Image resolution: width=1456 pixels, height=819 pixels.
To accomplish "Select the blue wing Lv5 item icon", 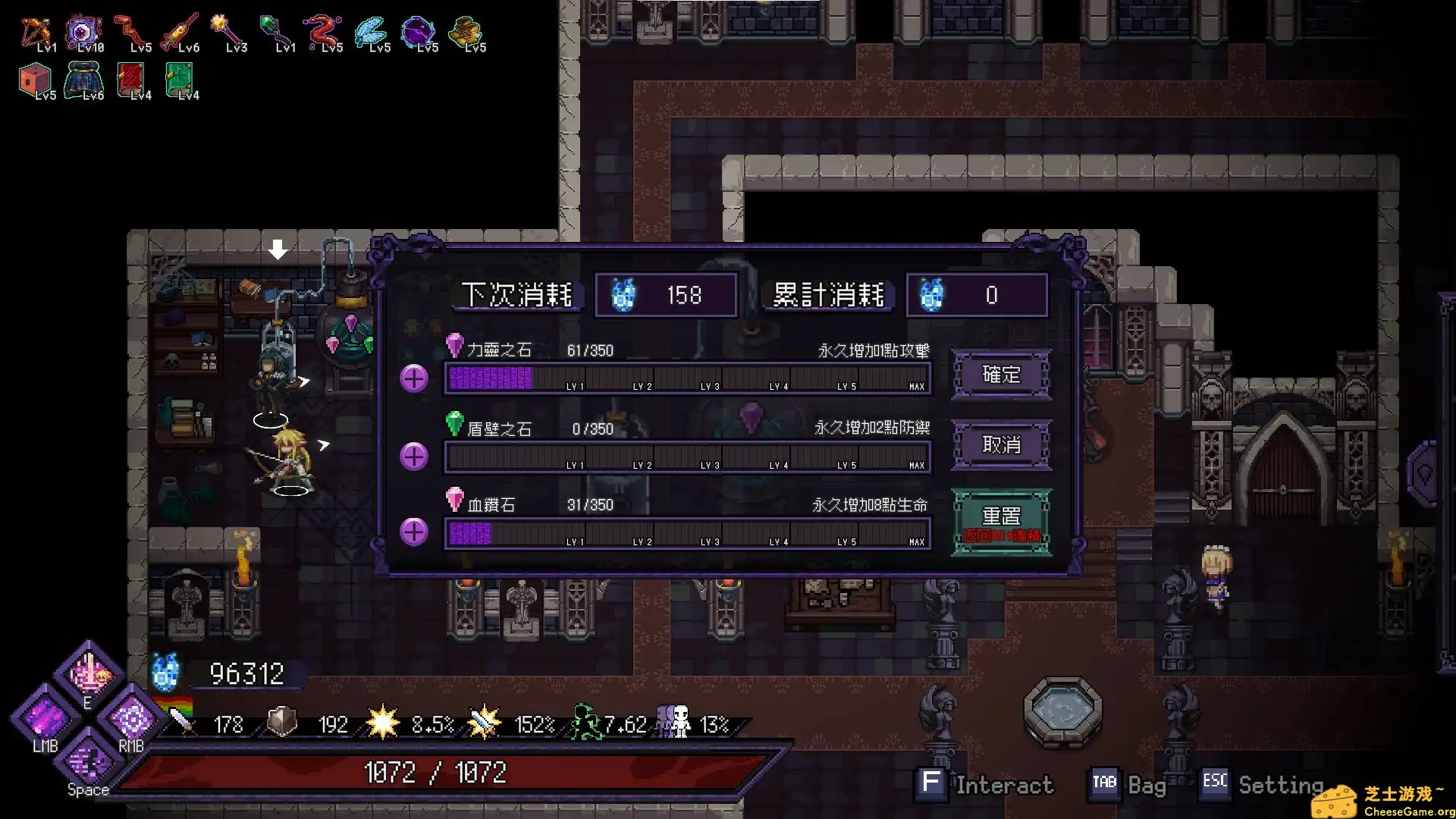I will tap(372, 30).
